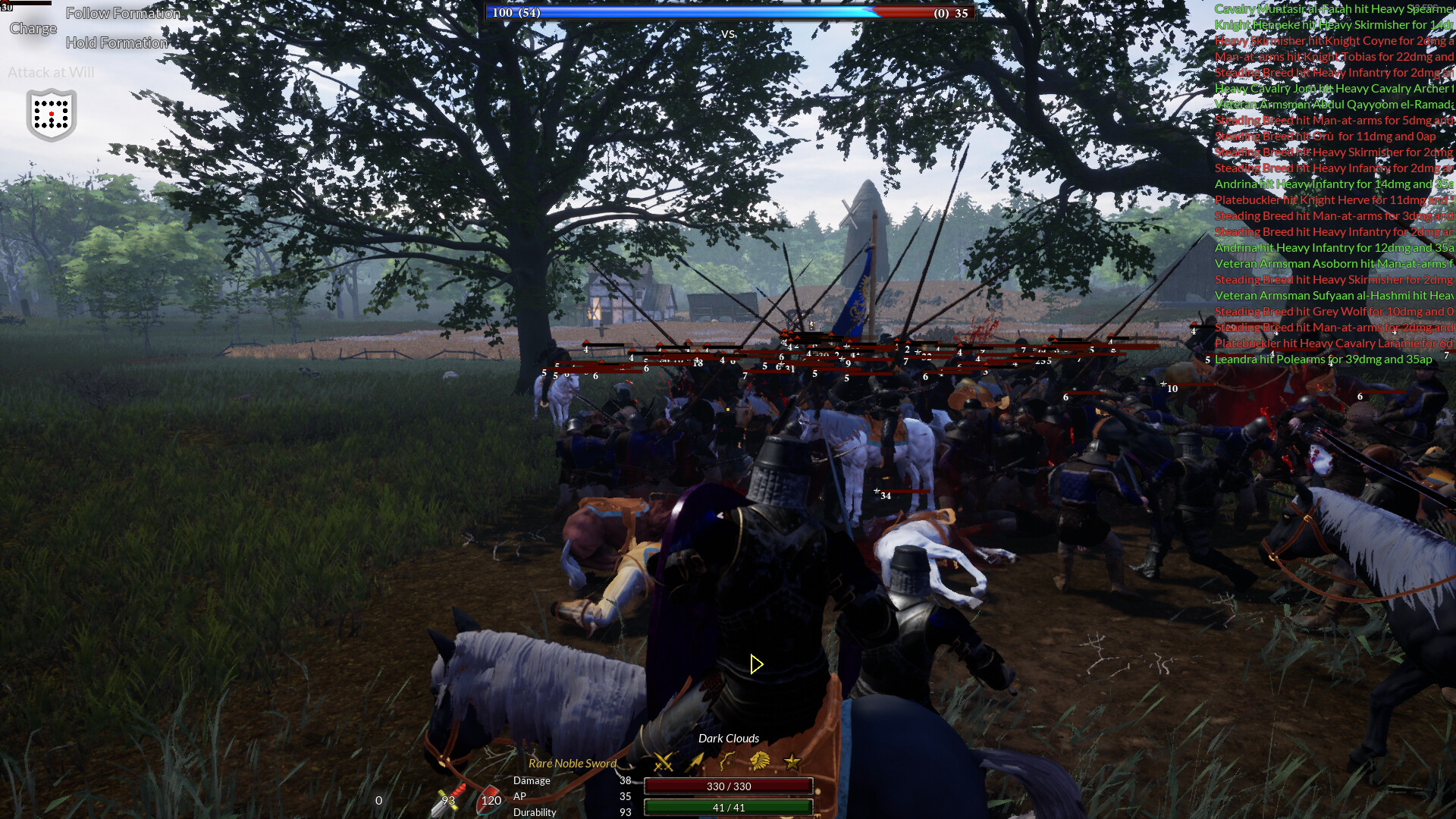Open the Dark Clouds unit name label
Viewport: 1456px width, 819px height.
728,738
